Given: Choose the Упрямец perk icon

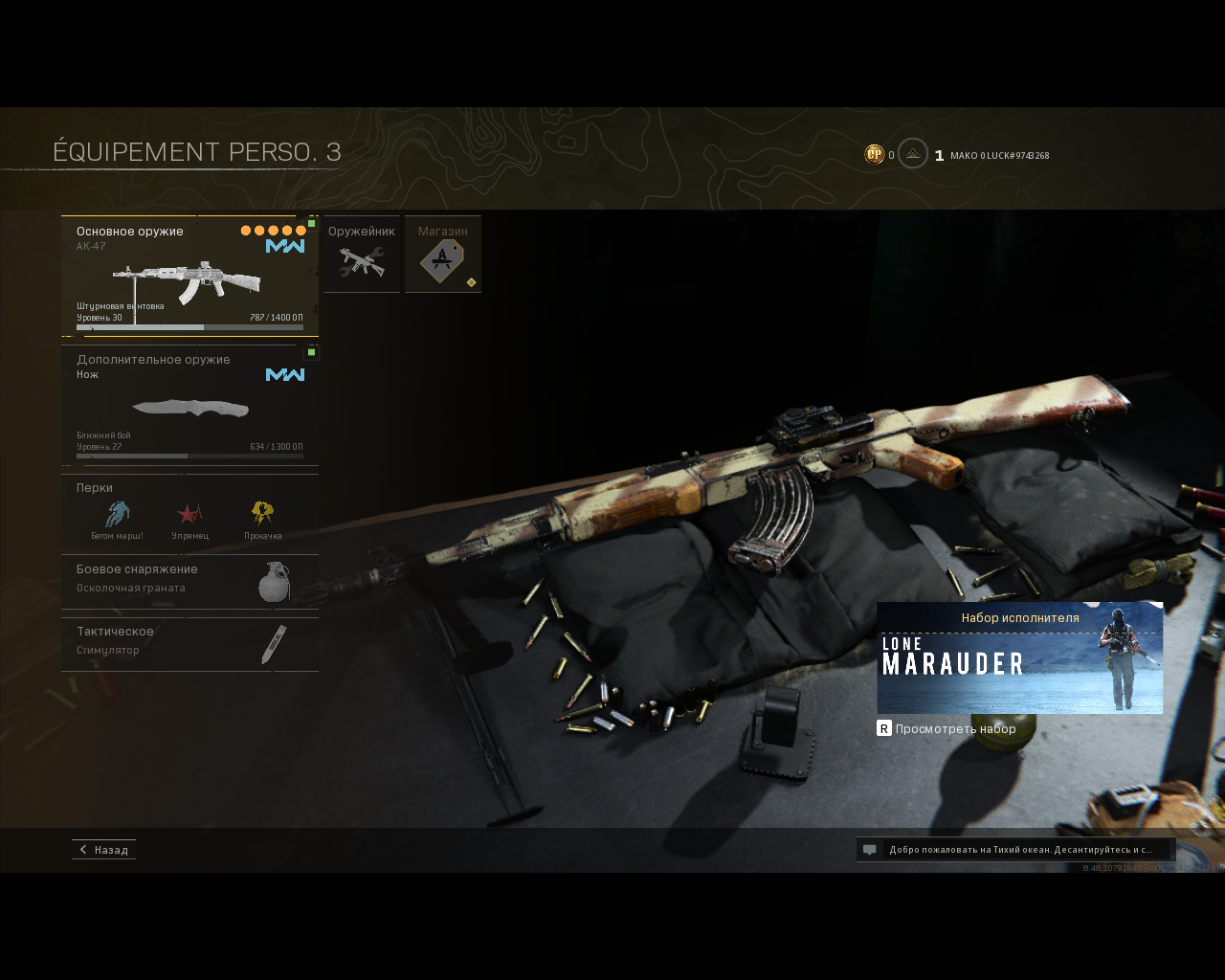Looking at the screenshot, I should (x=189, y=517).
